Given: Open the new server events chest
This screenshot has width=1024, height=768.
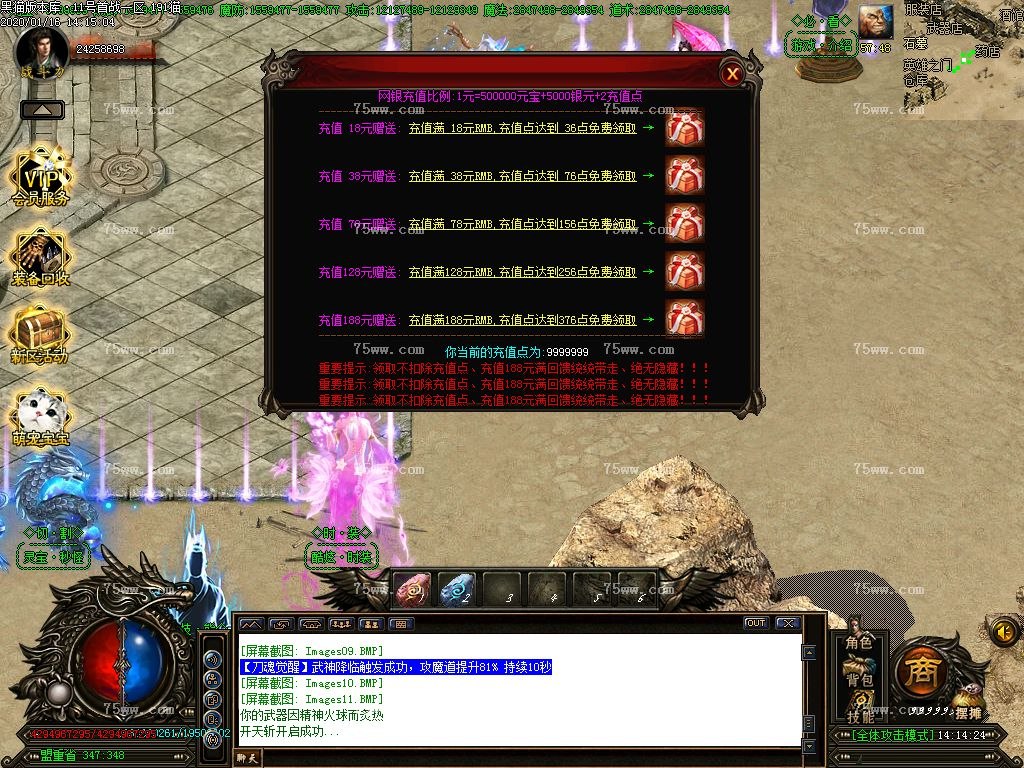Looking at the screenshot, I should click(x=40, y=334).
